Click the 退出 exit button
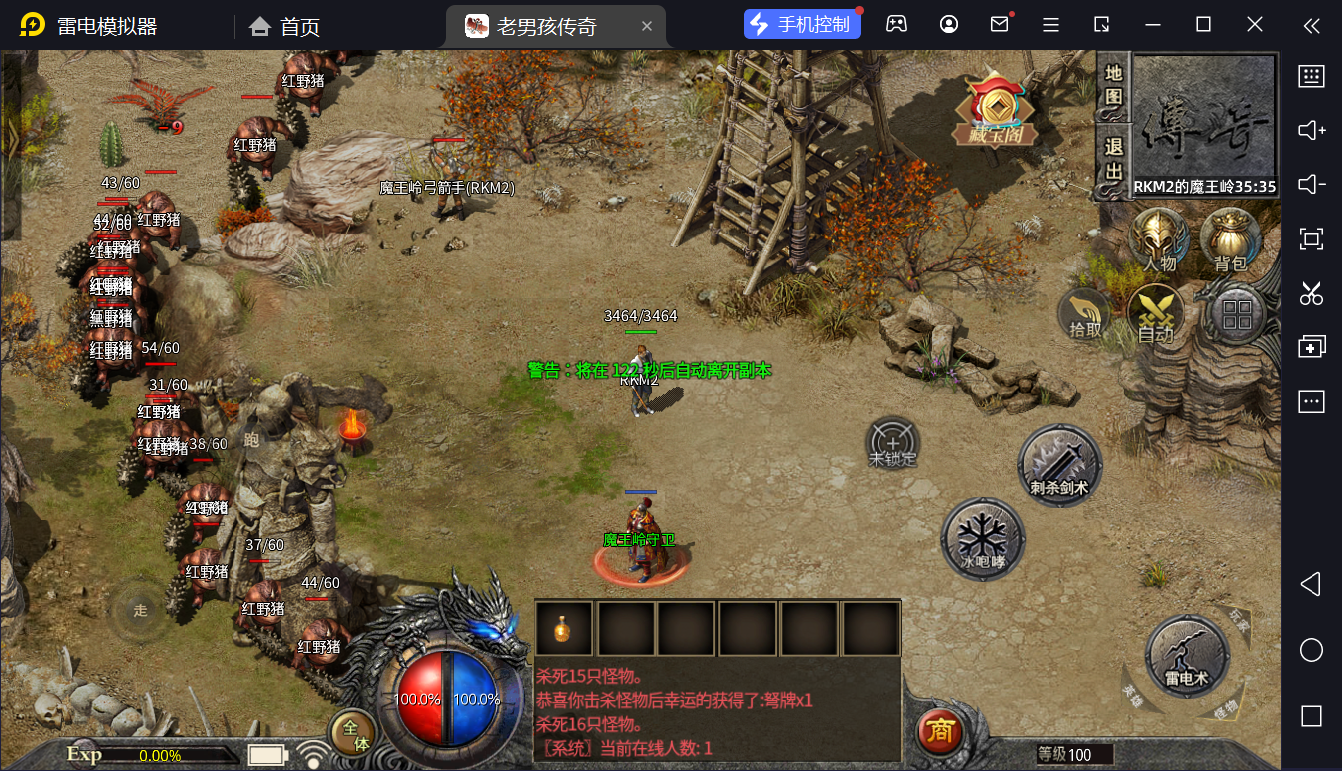 coord(1113,160)
